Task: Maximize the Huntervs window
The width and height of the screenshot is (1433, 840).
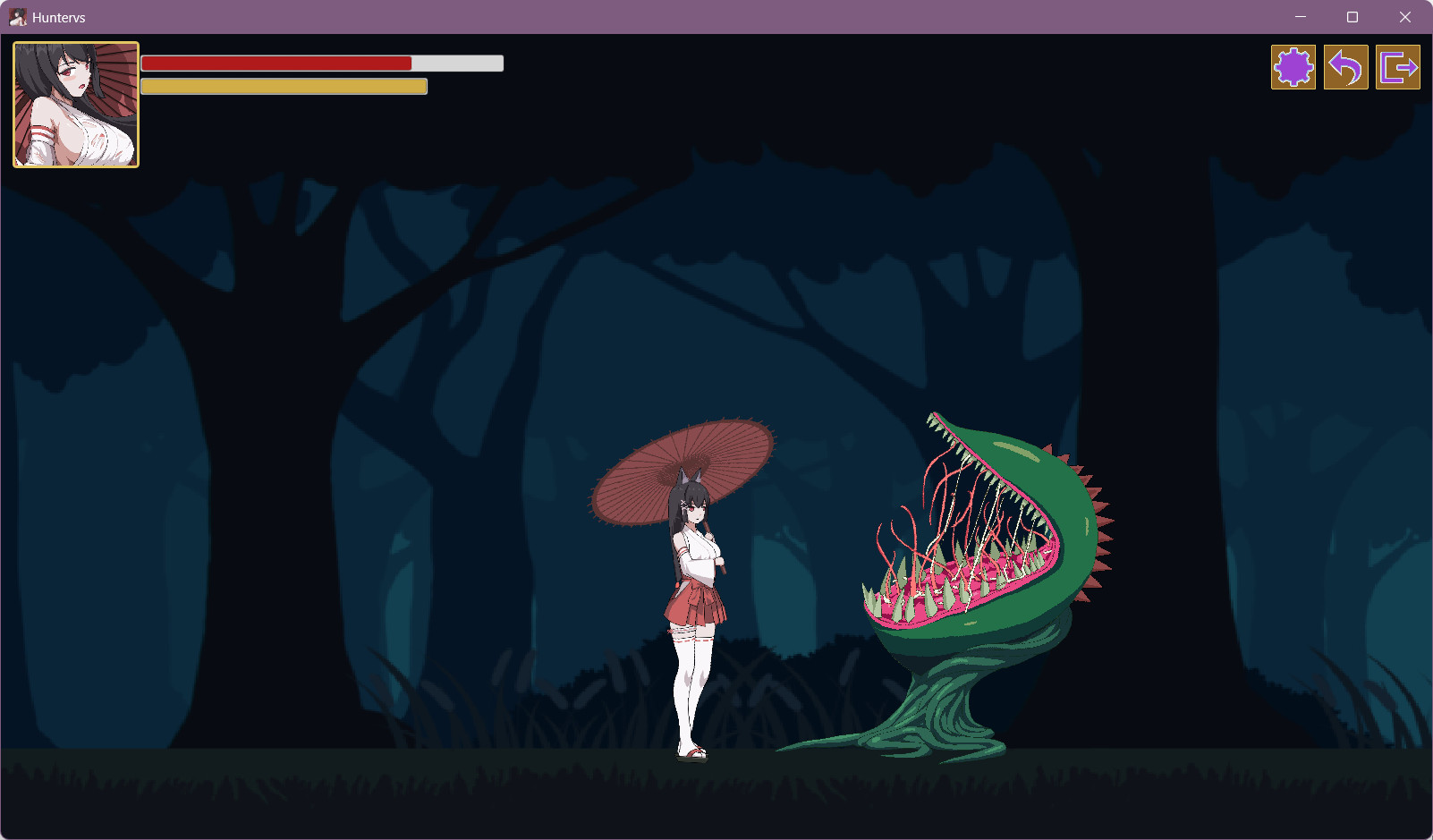Action: tap(1352, 17)
